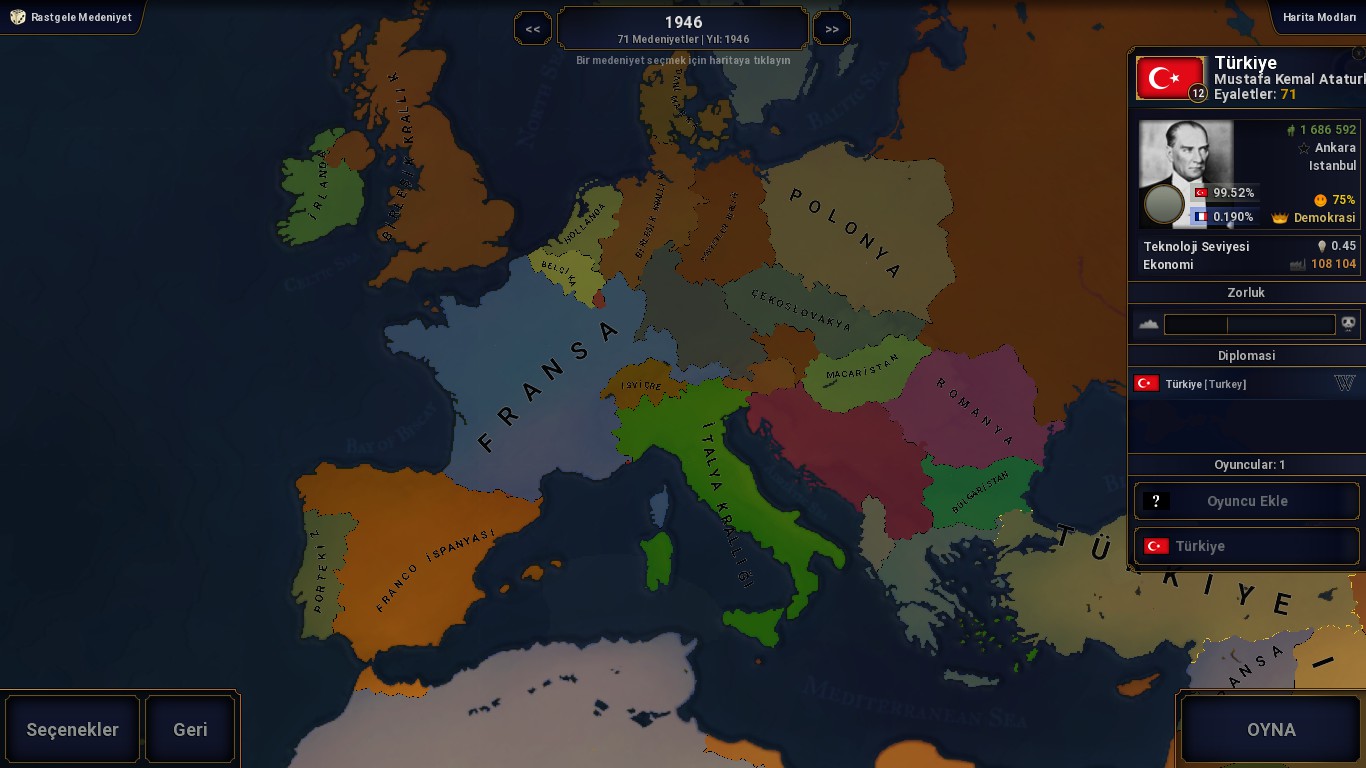Pick a random civilization via Rastgele Medeniyet
Screen dimensions: 1366x768
tap(72, 17)
